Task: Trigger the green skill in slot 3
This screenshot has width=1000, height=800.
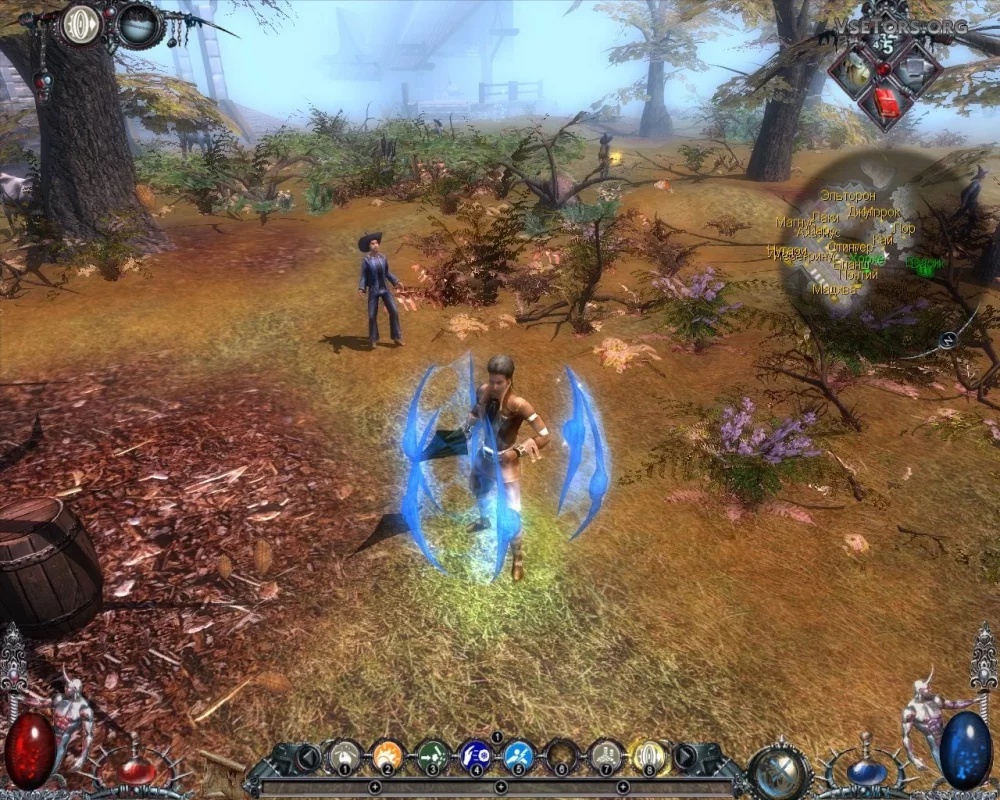Action: [431, 755]
